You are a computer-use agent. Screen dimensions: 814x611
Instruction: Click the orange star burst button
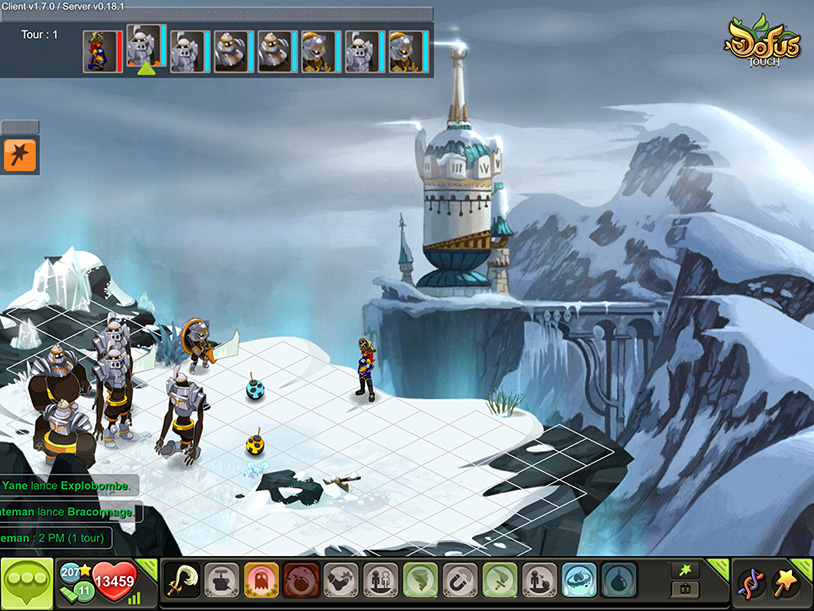coord(20,155)
